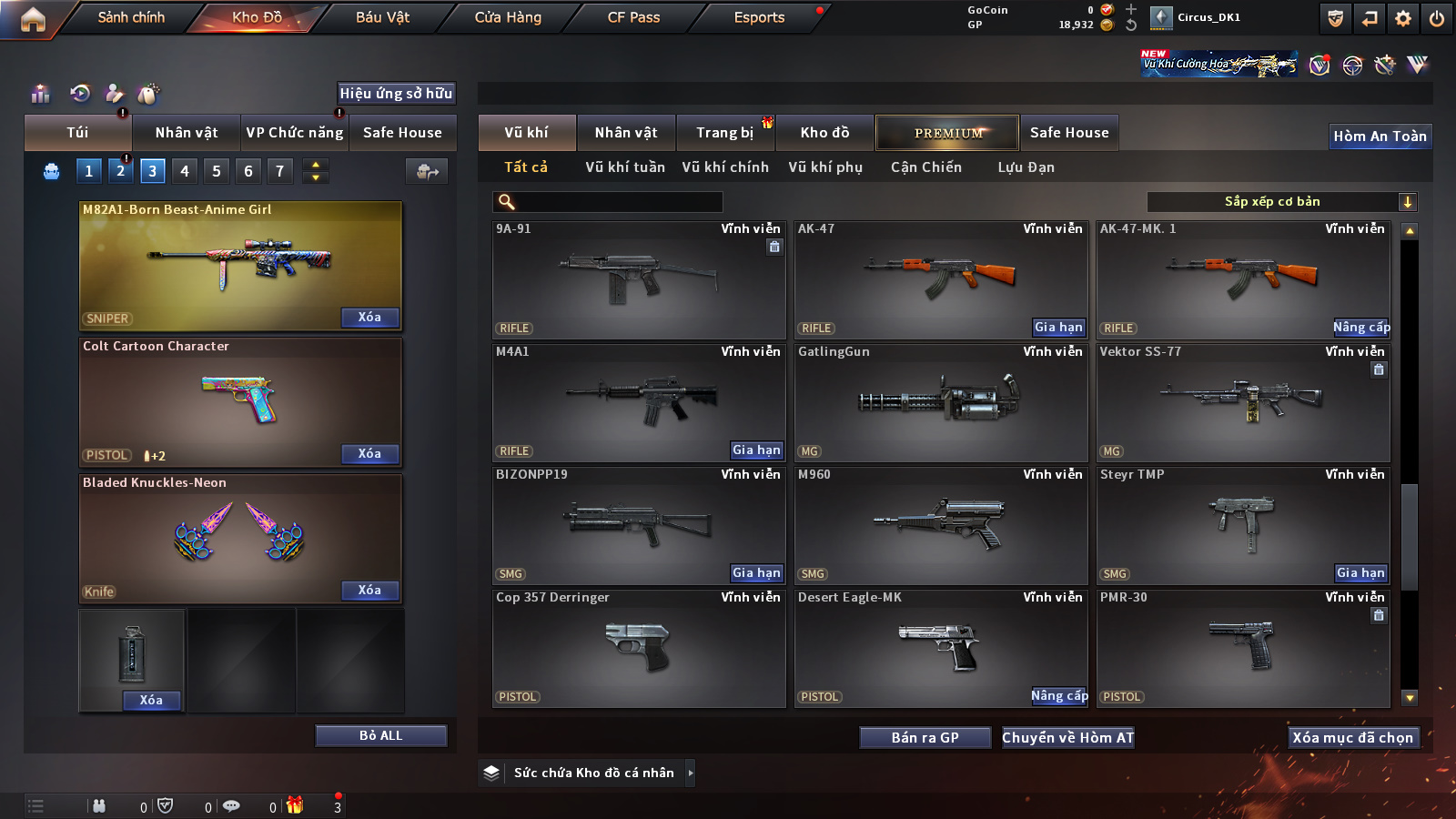Click Chuyển về Hòm AT button

click(1068, 737)
